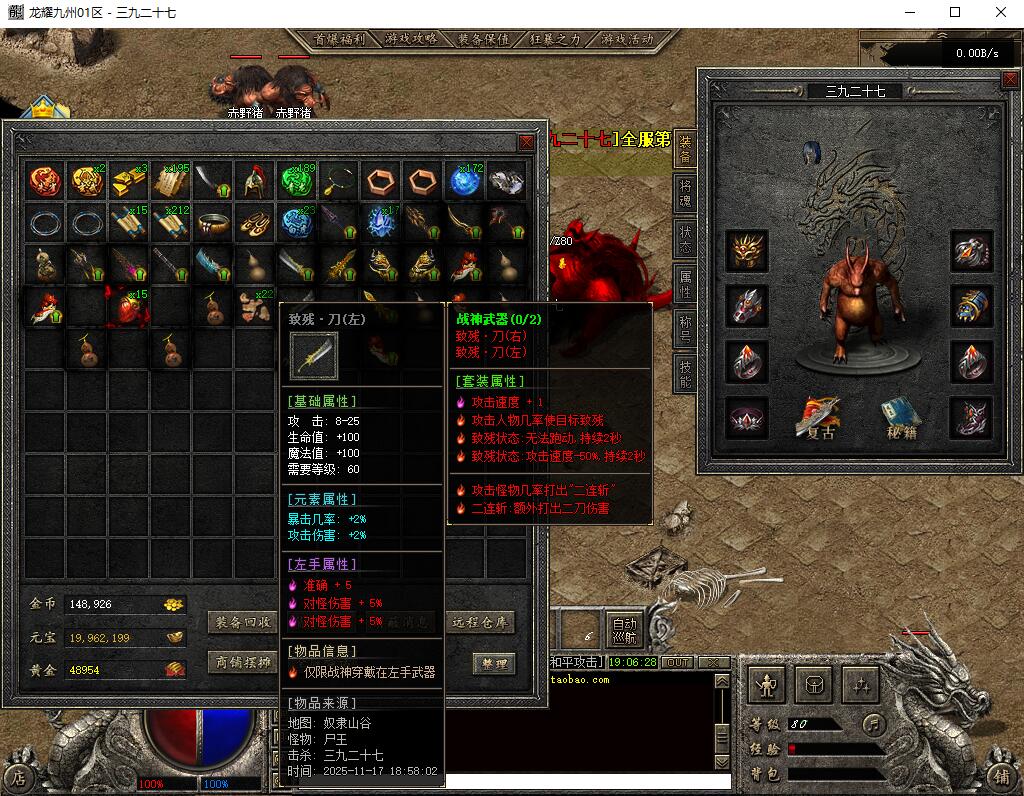1024x796 pixels.
Task: Open the 远程仓库 remote warehouse
Action: coord(481,622)
